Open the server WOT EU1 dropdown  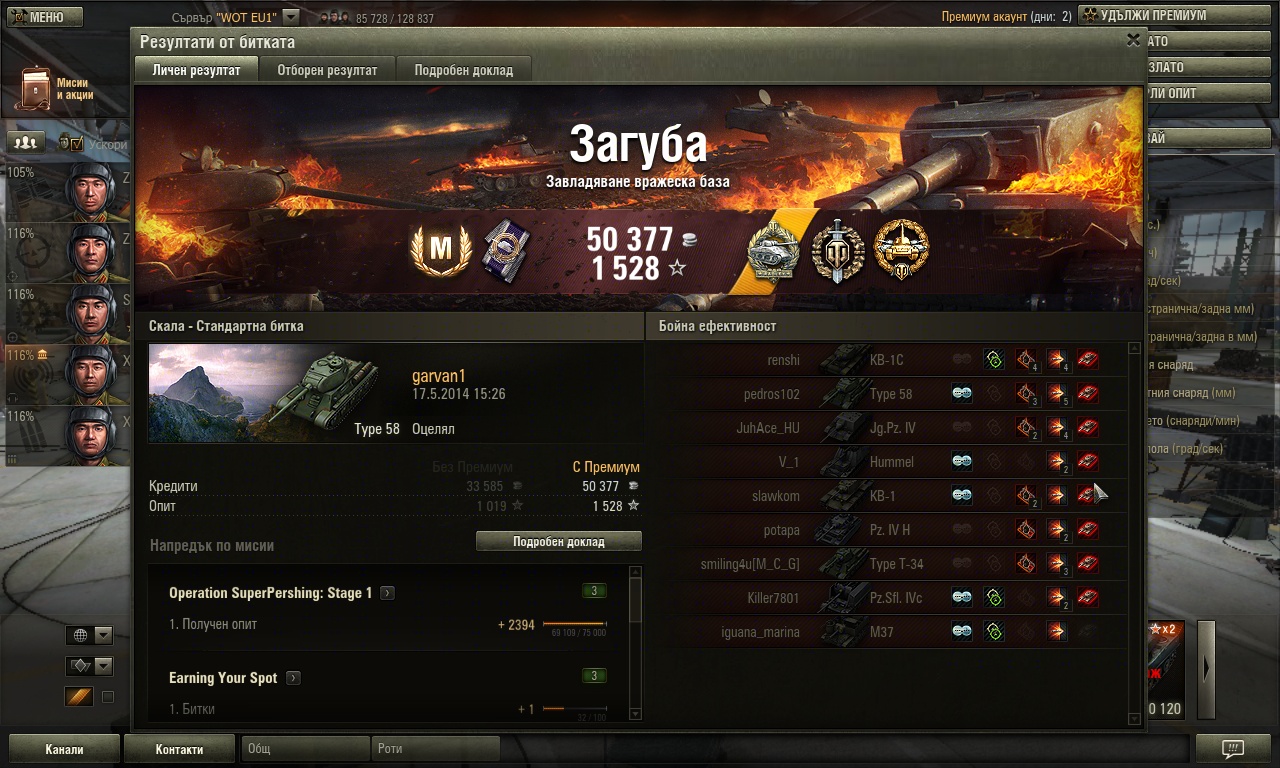(x=290, y=17)
